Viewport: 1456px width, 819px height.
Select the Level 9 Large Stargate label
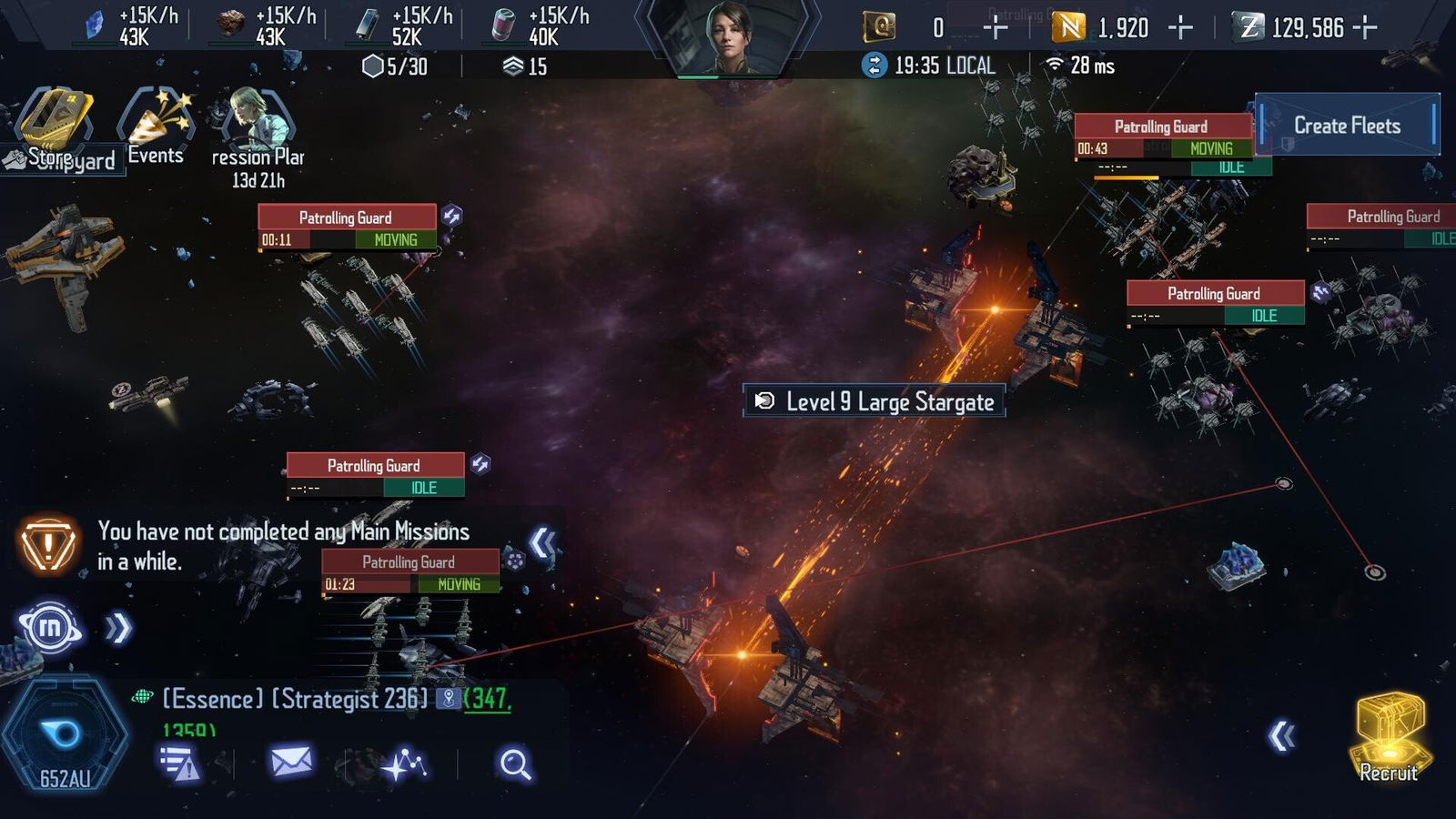click(x=875, y=401)
